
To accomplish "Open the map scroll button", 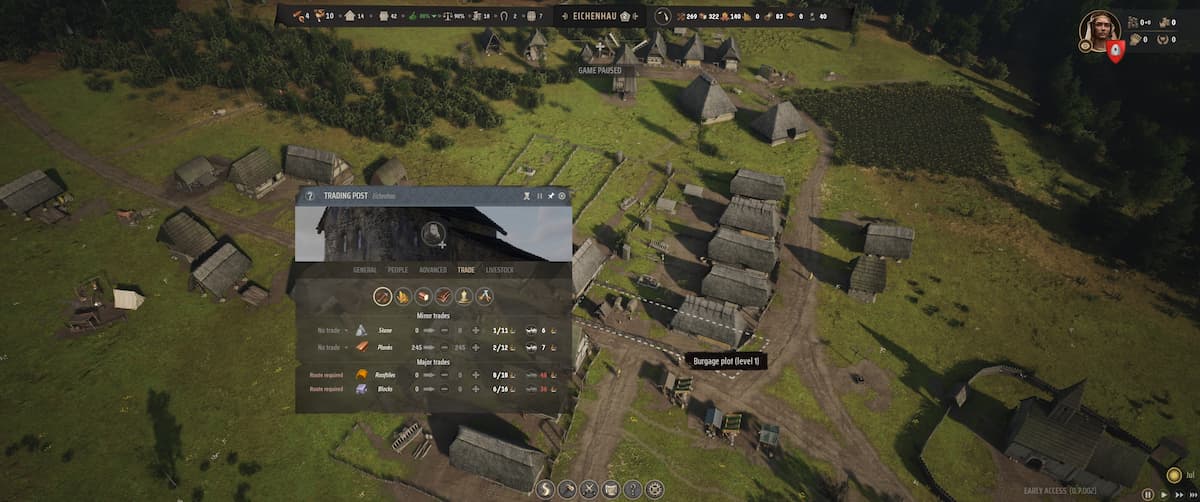I will (612, 490).
